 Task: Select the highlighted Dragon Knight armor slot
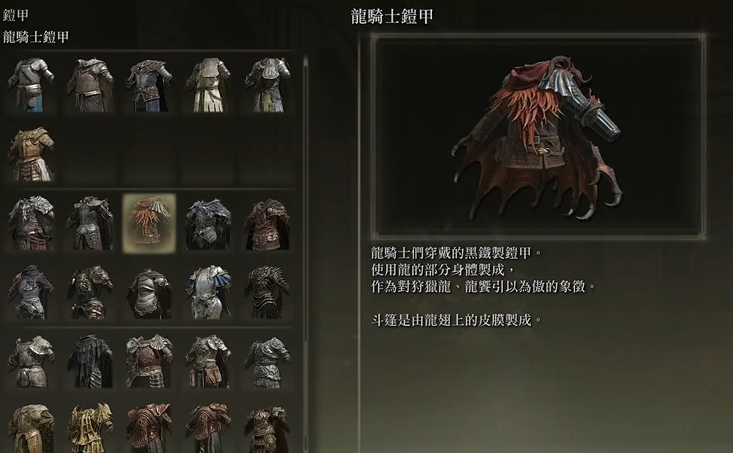149,221
